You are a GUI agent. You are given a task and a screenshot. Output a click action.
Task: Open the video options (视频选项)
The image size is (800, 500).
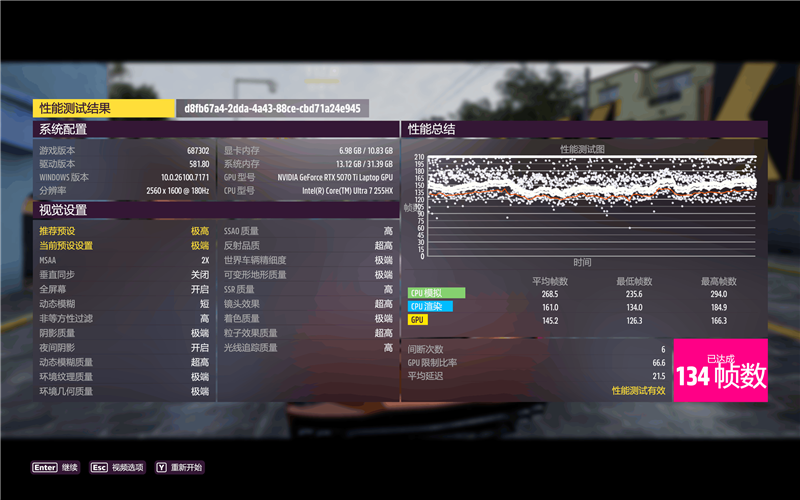(x=117, y=467)
